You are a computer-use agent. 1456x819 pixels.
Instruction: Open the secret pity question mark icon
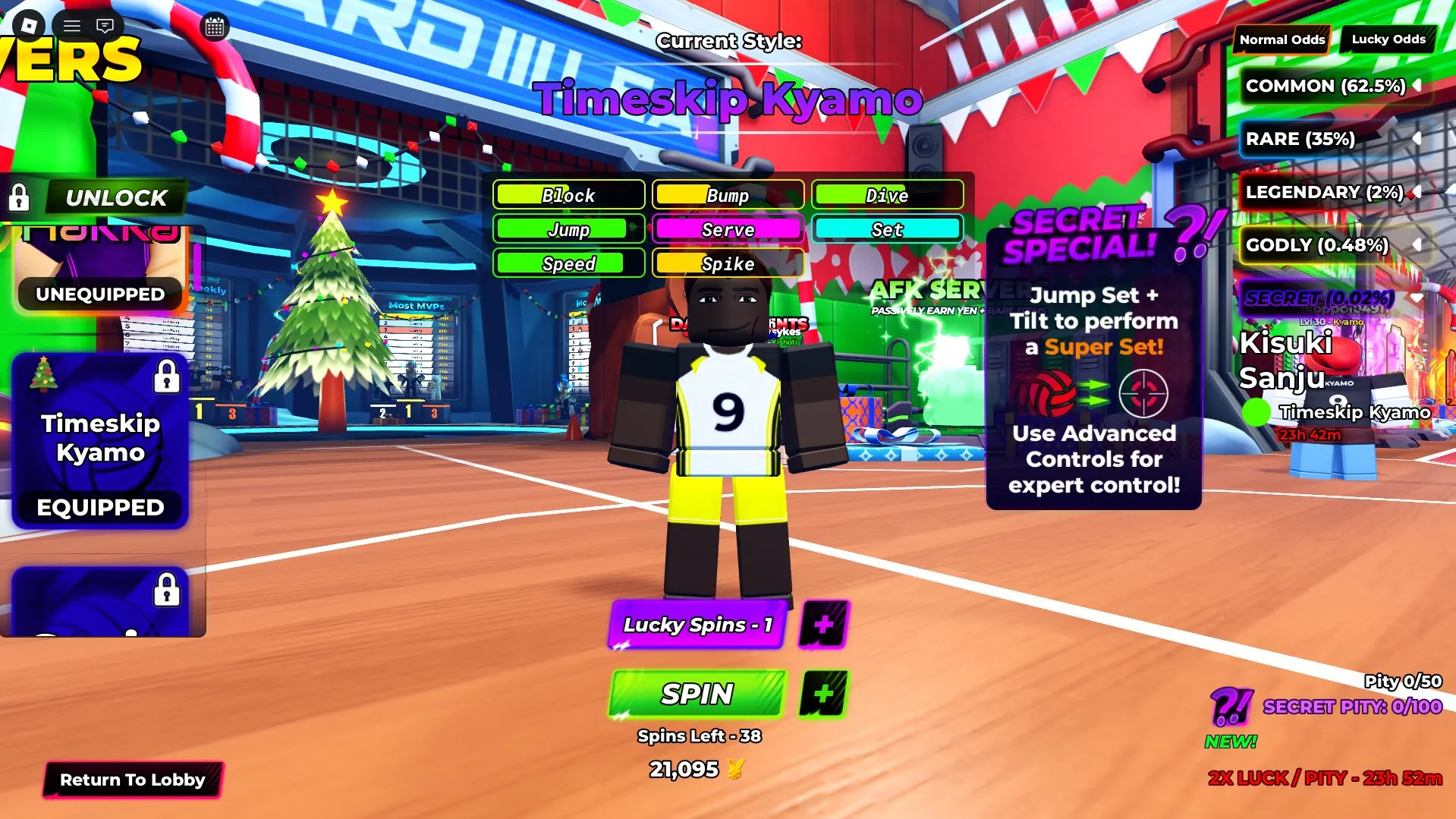[1230, 707]
